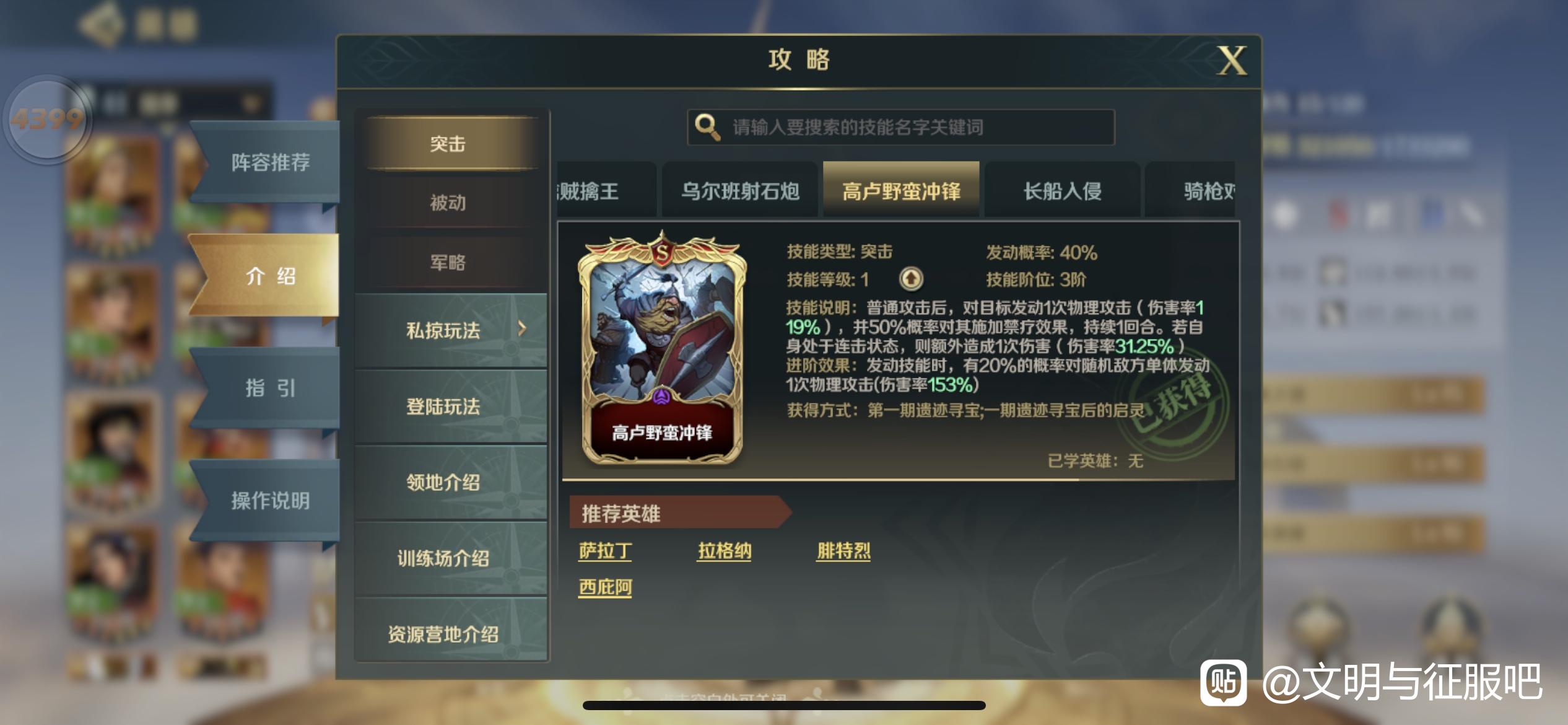The height and width of the screenshot is (725, 1568).
Task: Open the 萨拉丁 recommended hero link
Action: 604,550
